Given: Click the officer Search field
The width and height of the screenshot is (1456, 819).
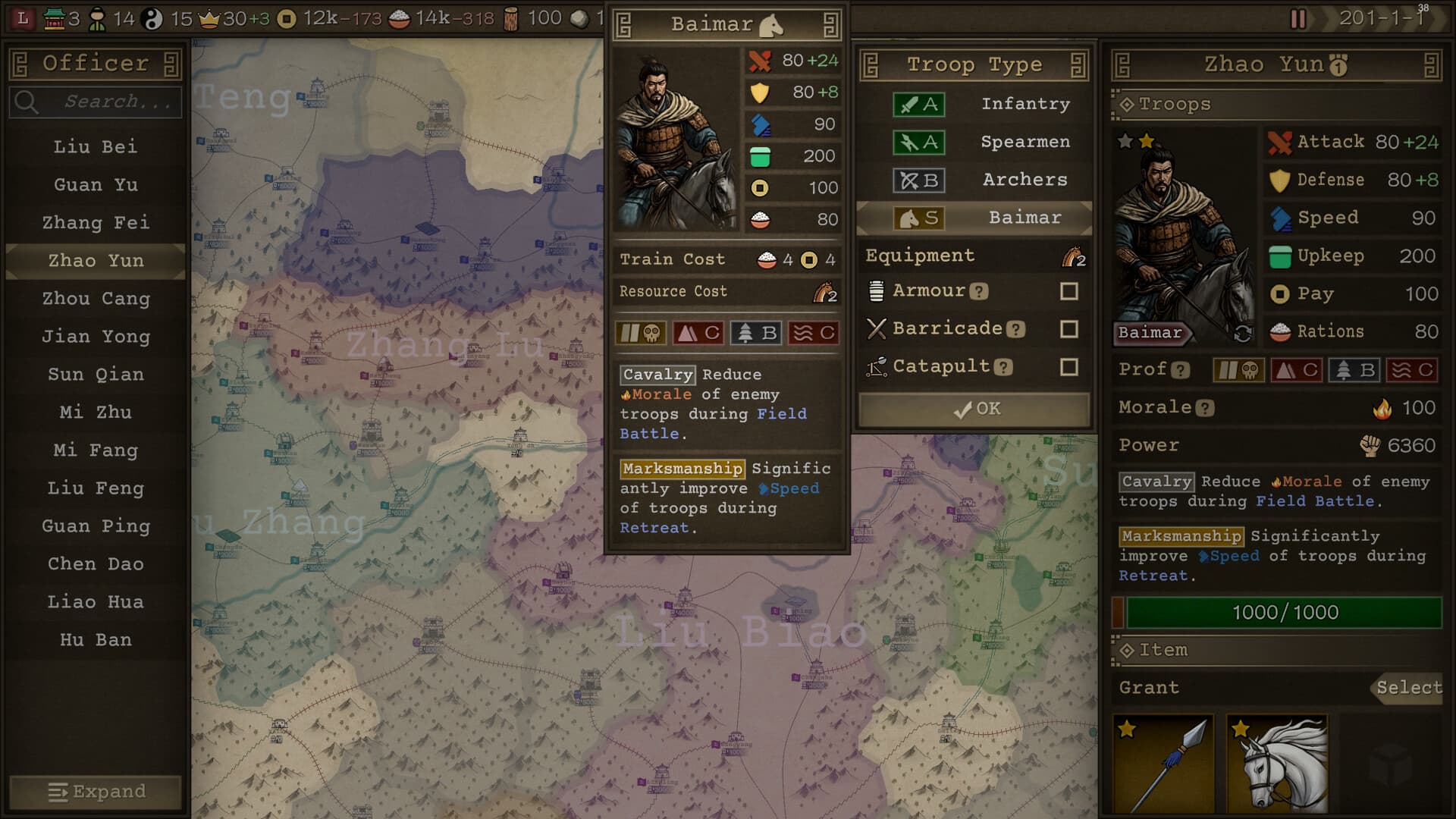Looking at the screenshot, I should pos(106,102).
